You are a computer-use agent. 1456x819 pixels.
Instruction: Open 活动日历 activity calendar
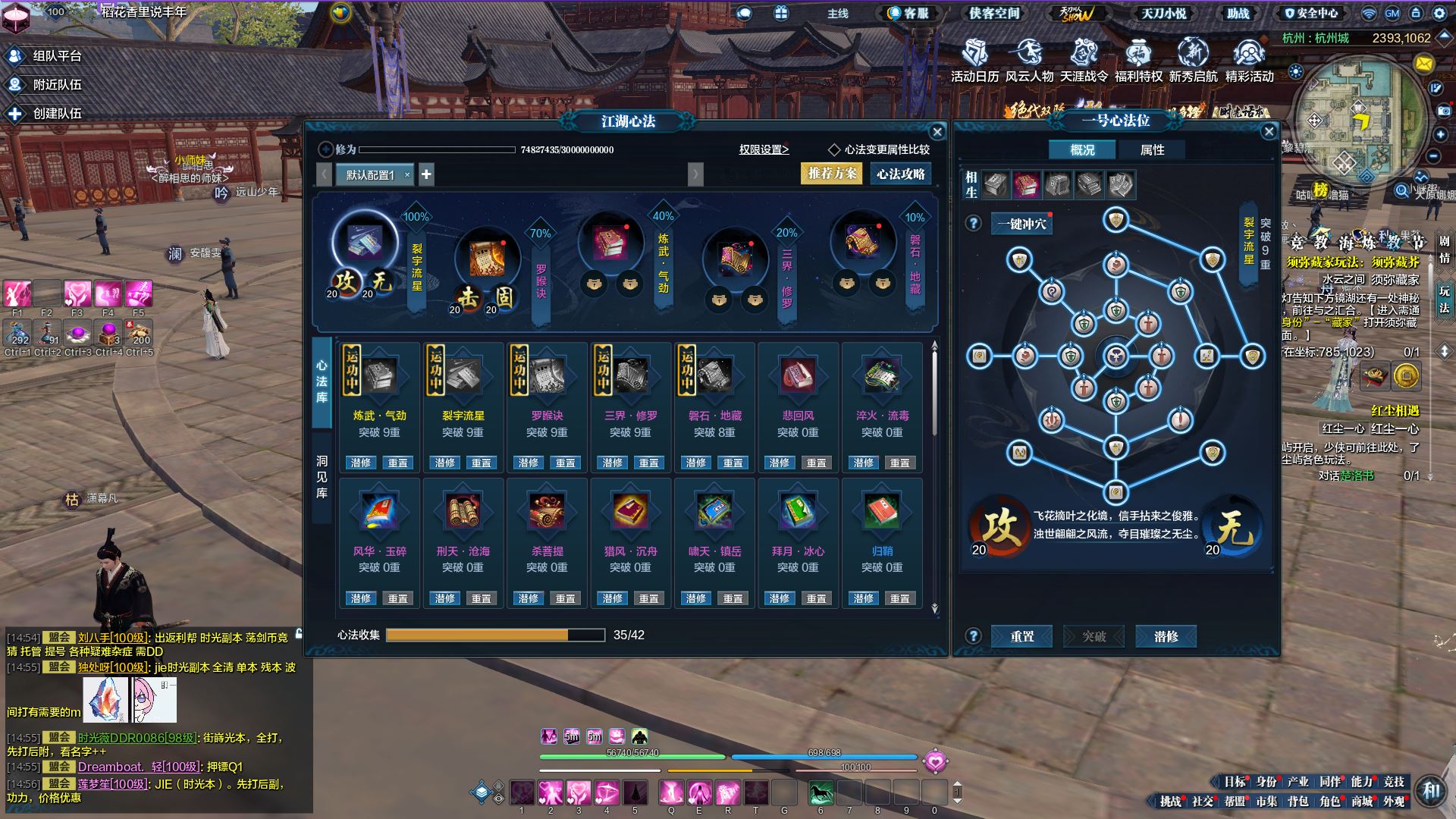pyautogui.click(x=974, y=61)
